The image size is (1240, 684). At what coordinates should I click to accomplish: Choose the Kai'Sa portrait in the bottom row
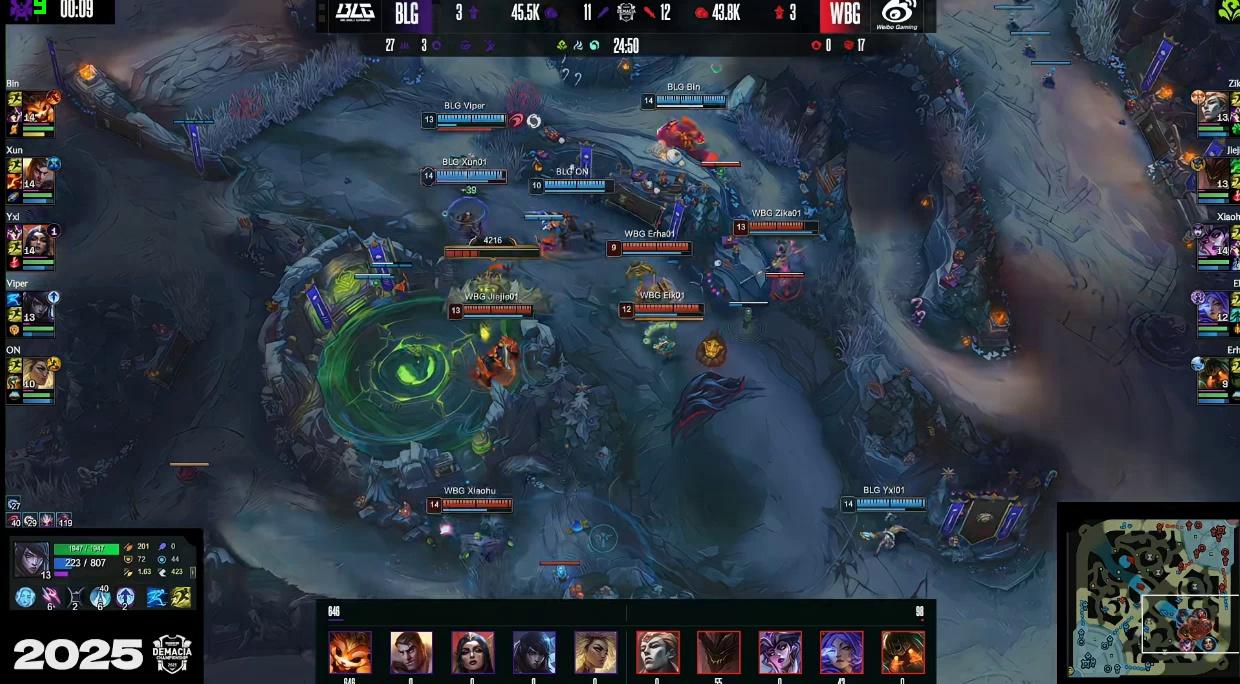click(534, 652)
